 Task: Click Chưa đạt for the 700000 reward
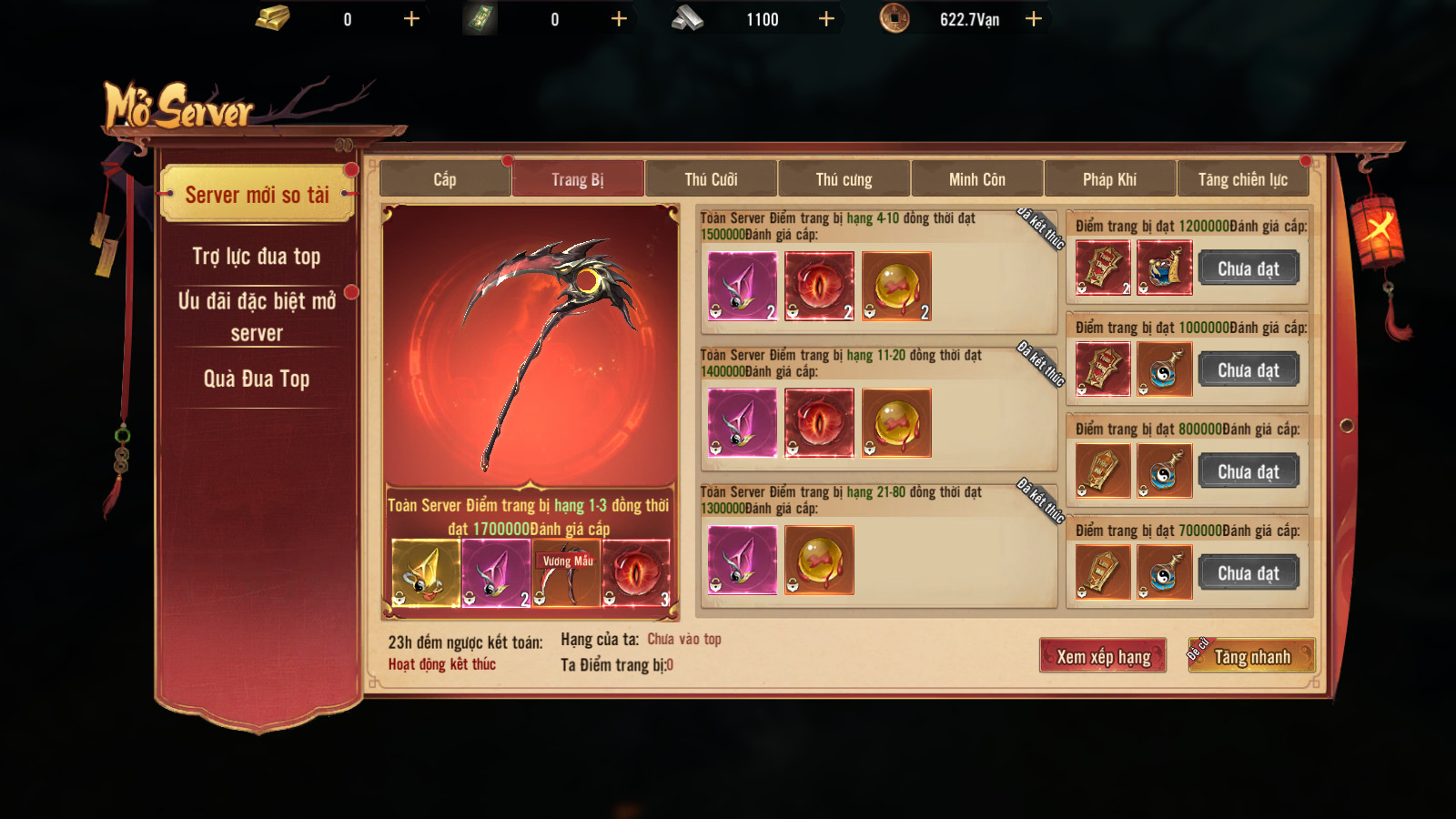(1249, 573)
